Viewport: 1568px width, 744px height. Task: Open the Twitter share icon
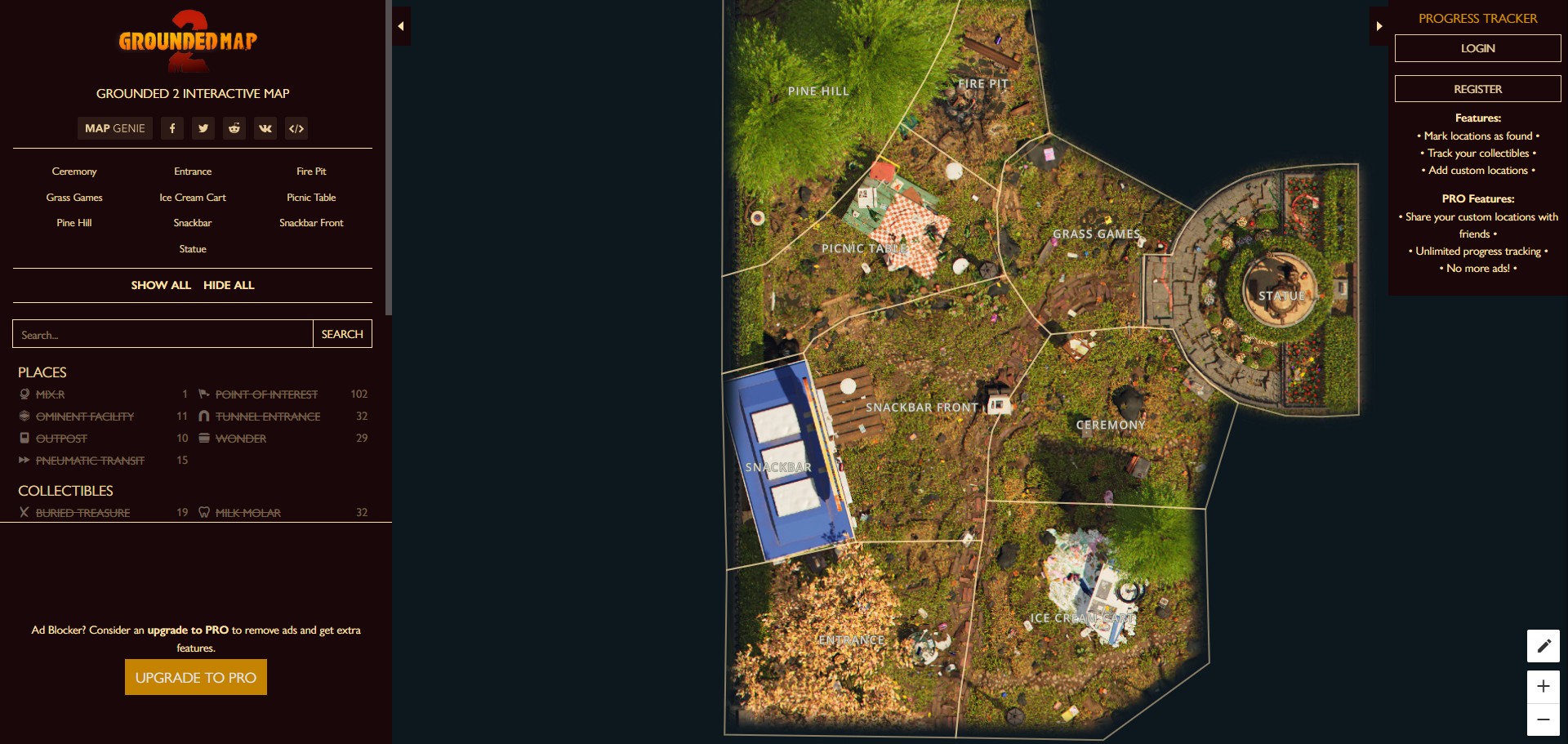tap(203, 128)
